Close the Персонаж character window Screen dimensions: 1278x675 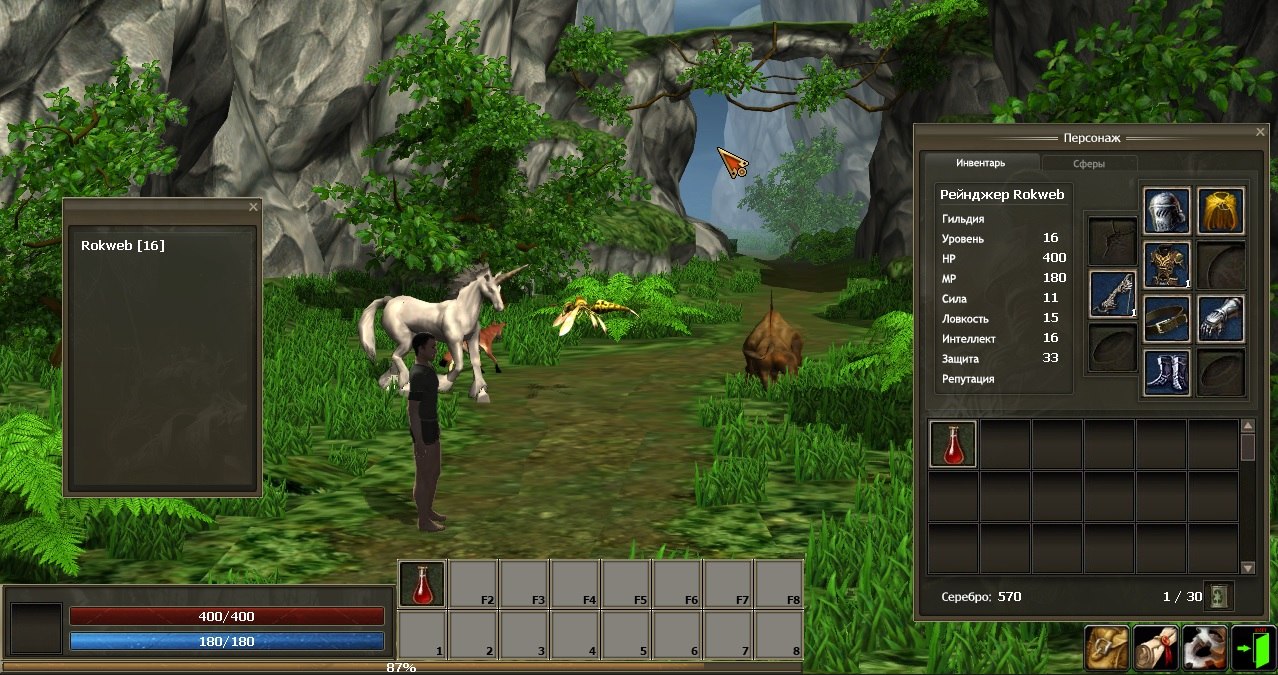(1260, 131)
